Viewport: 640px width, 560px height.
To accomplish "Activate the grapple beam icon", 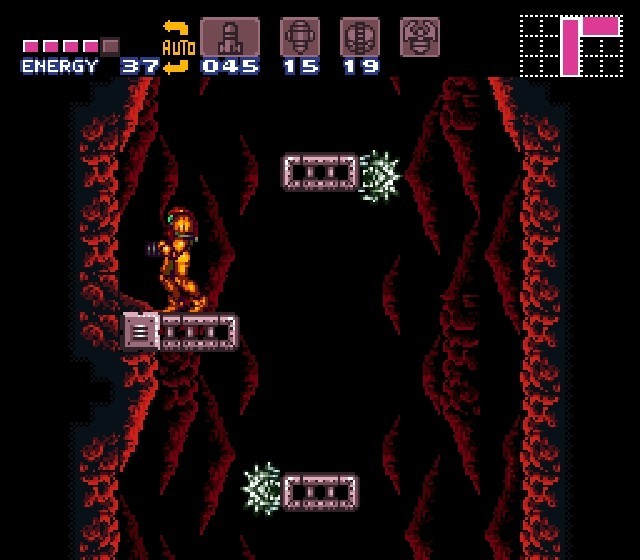I will click(x=420, y=37).
